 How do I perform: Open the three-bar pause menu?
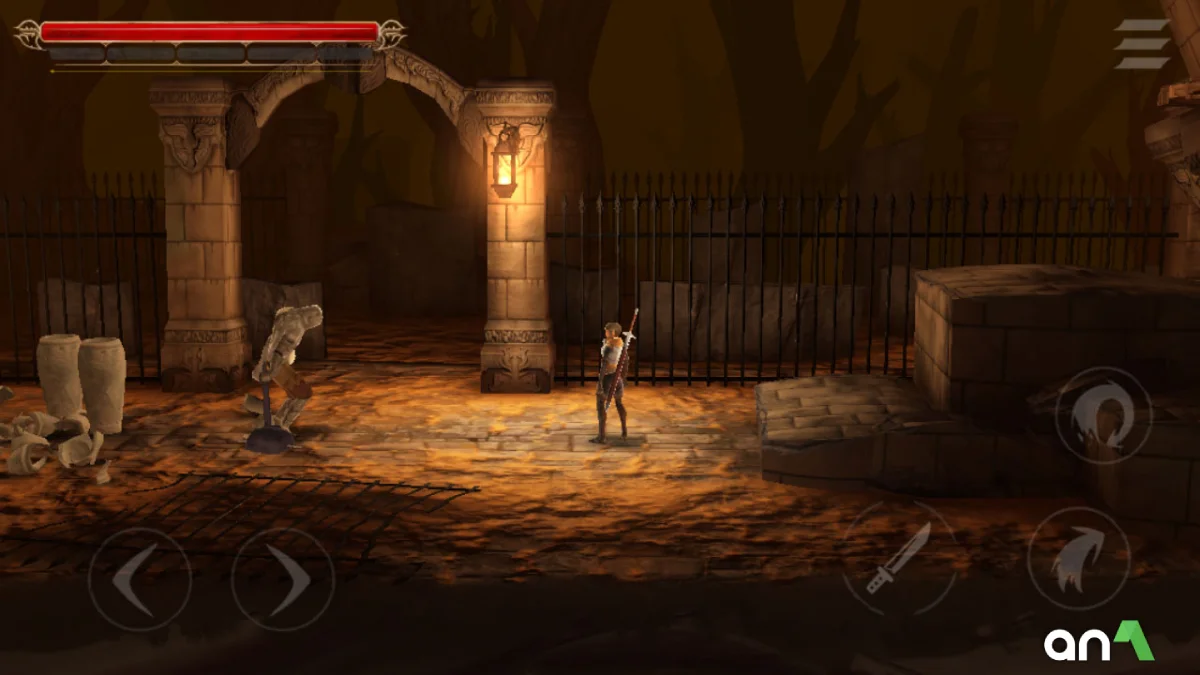click(x=1142, y=44)
